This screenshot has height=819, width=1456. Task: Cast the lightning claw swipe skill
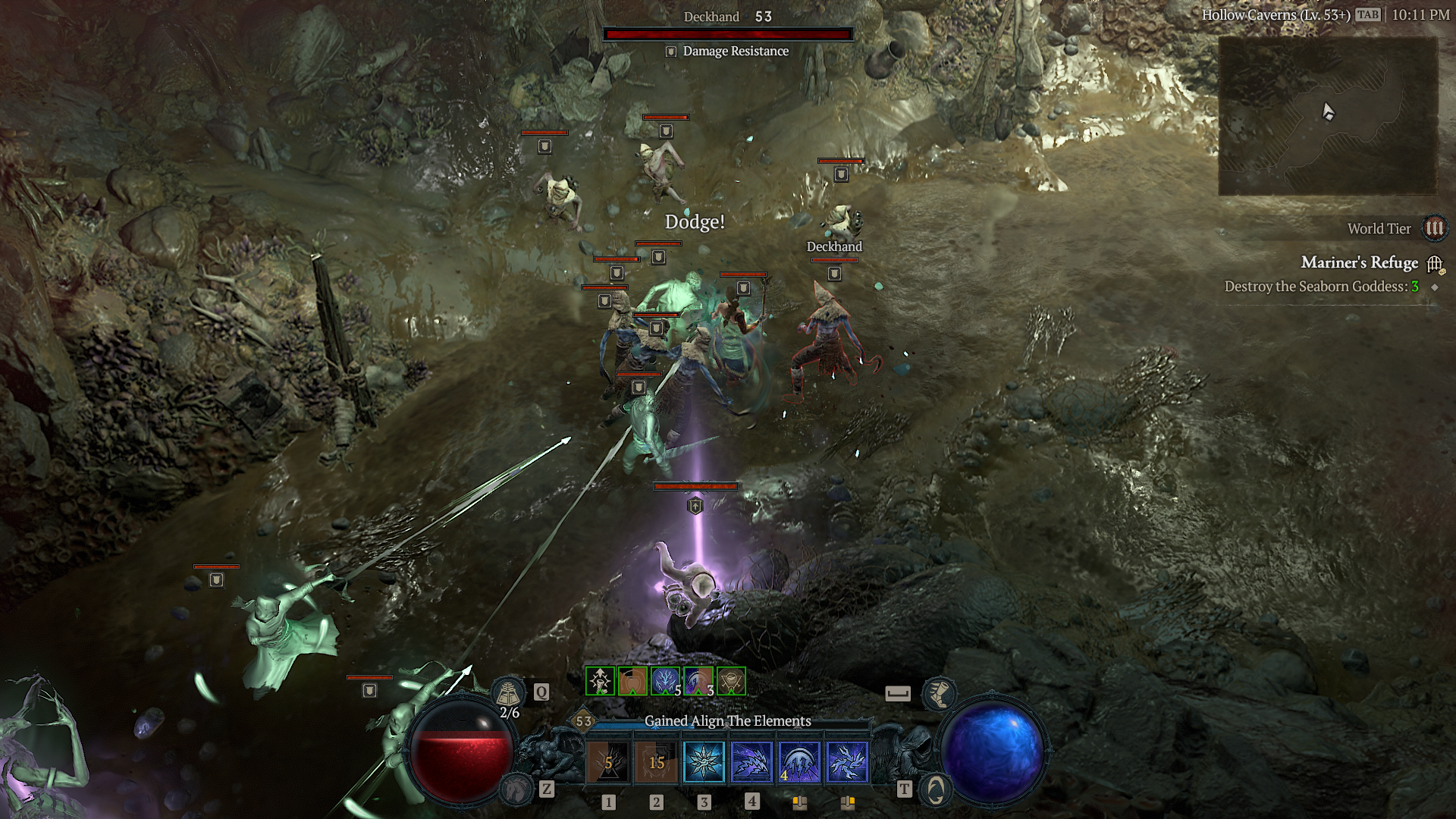(752, 762)
